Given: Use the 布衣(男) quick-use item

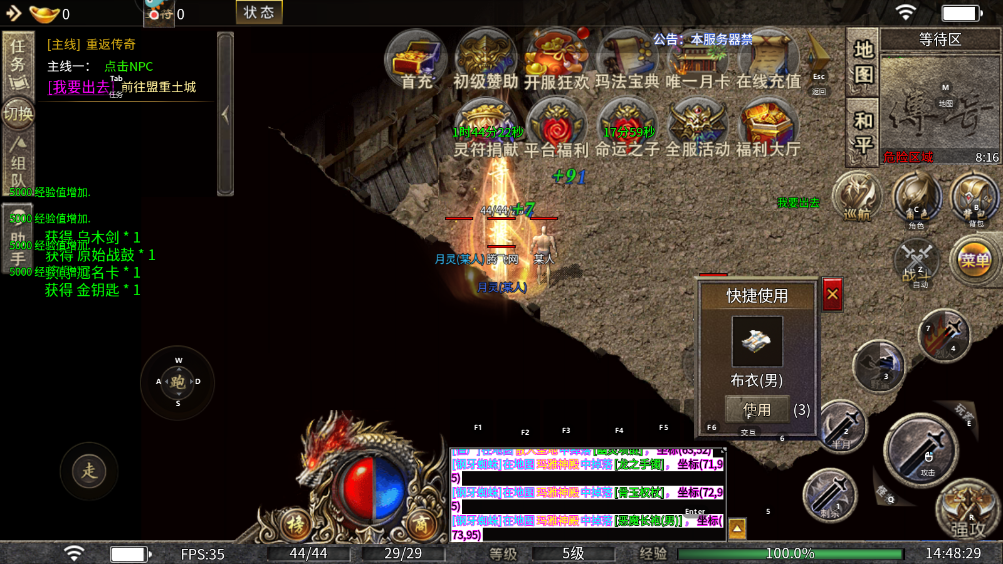Looking at the screenshot, I should coord(757,409).
